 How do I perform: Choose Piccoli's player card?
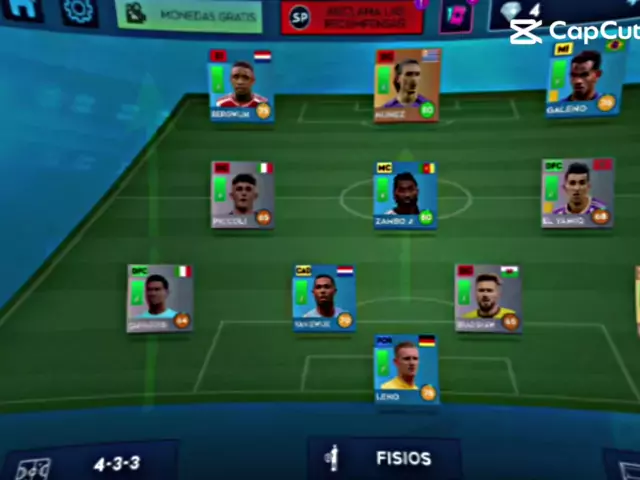point(242,194)
